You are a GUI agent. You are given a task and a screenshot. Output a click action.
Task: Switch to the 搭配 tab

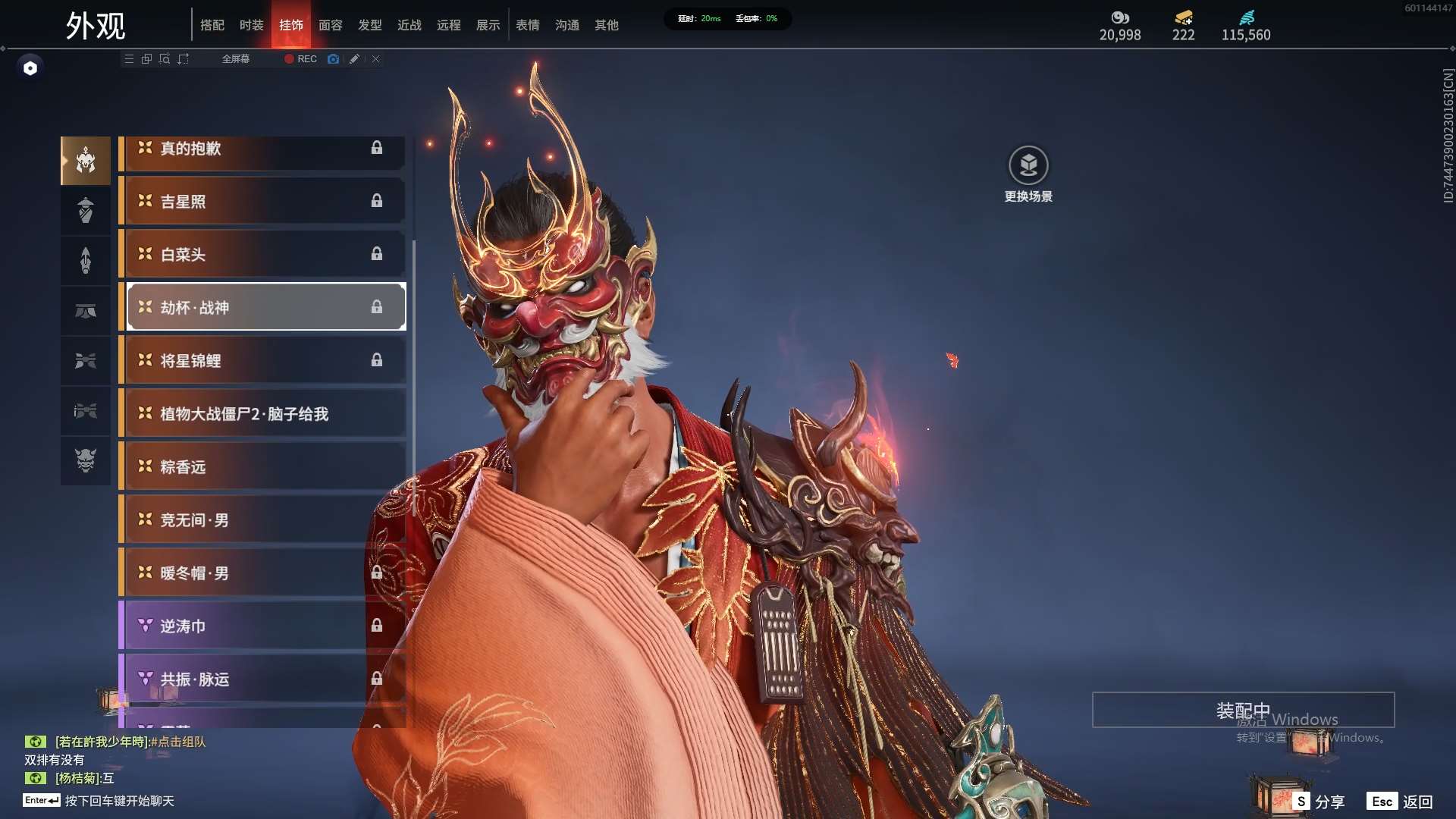(x=212, y=25)
